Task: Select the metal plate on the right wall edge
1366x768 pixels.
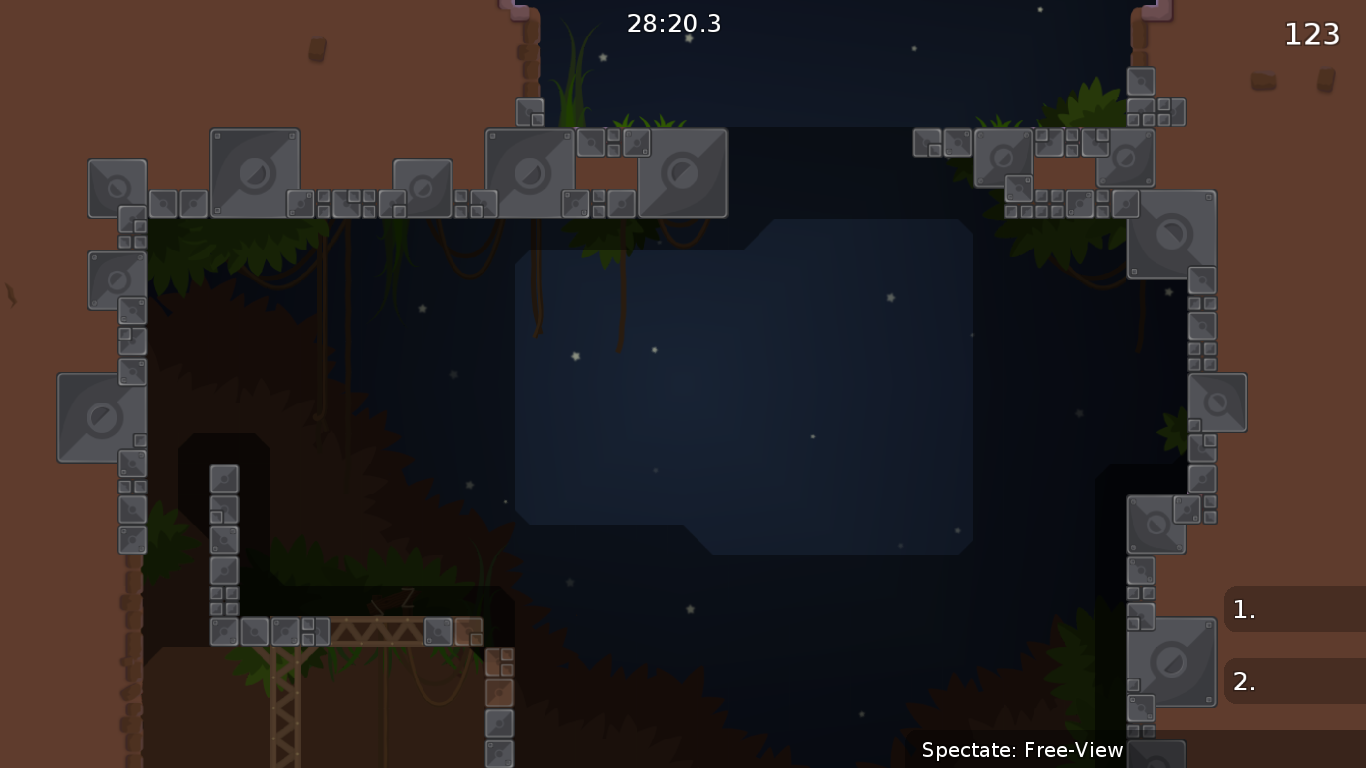Action: tap(1219, 402)
